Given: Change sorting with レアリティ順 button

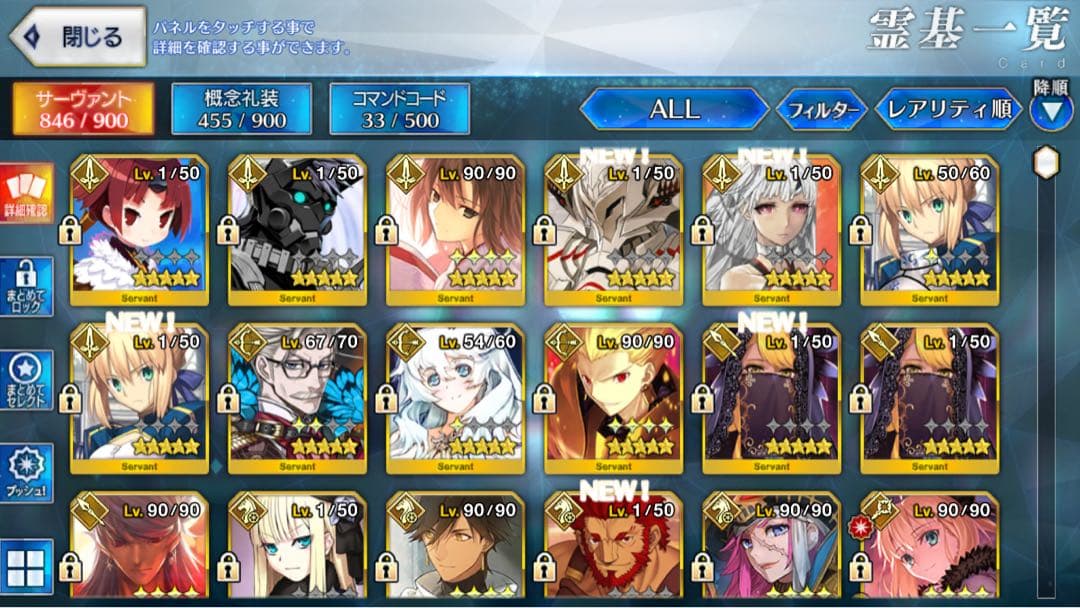Looking at the screenshot, I should (949, 109).
